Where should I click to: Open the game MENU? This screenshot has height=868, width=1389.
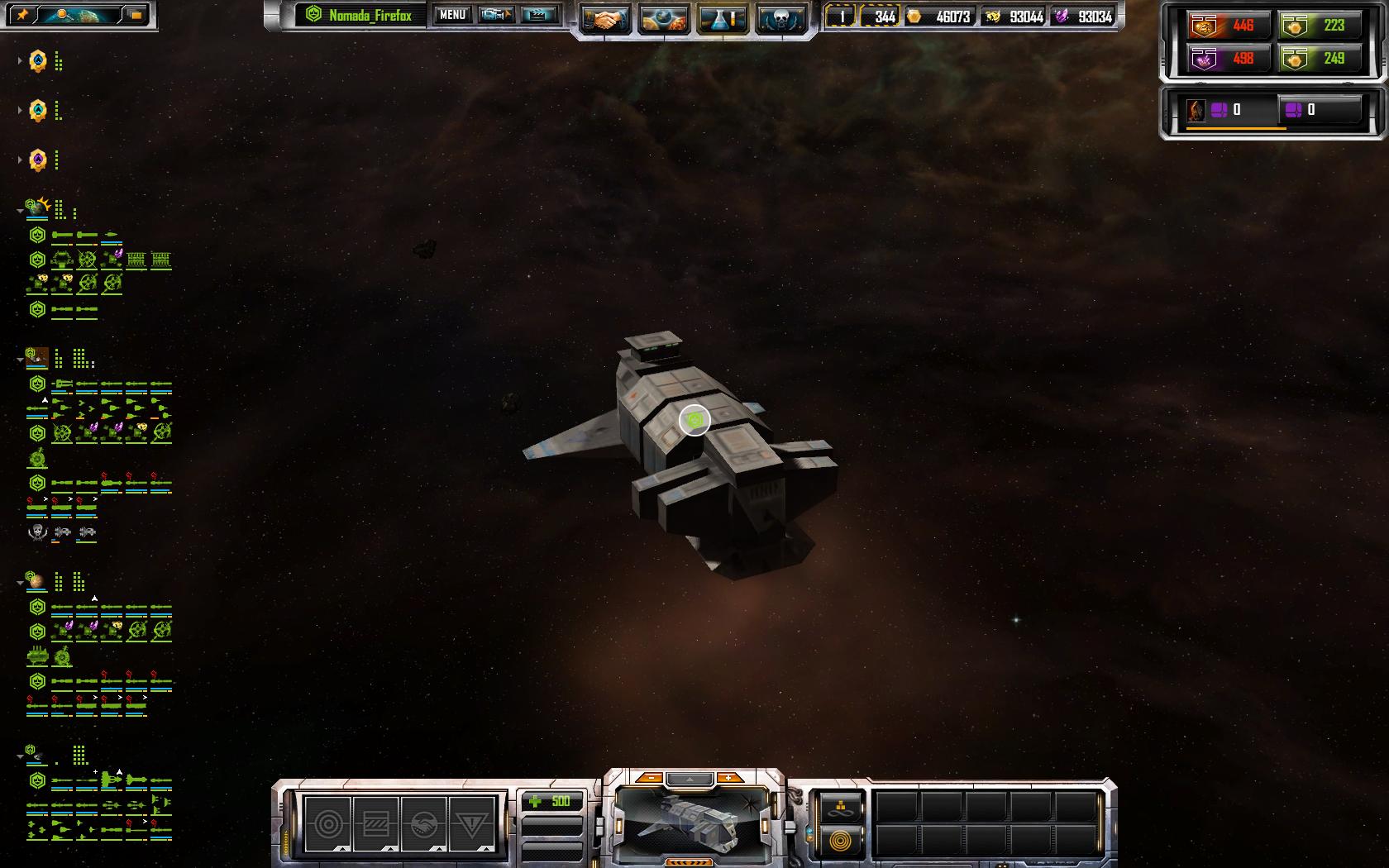tap(452, 15)
